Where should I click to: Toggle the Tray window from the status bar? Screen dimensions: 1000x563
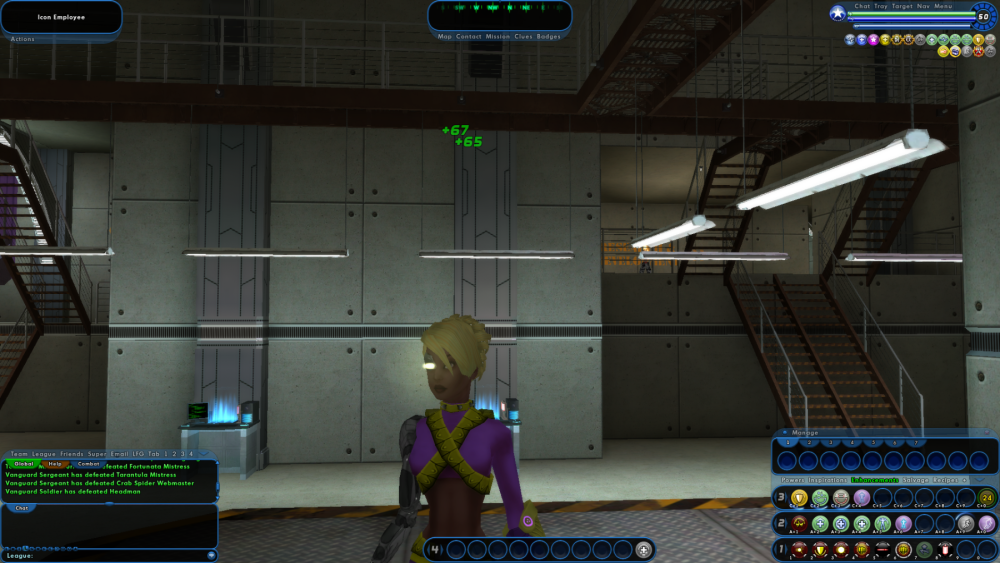(x=881, y=6)
